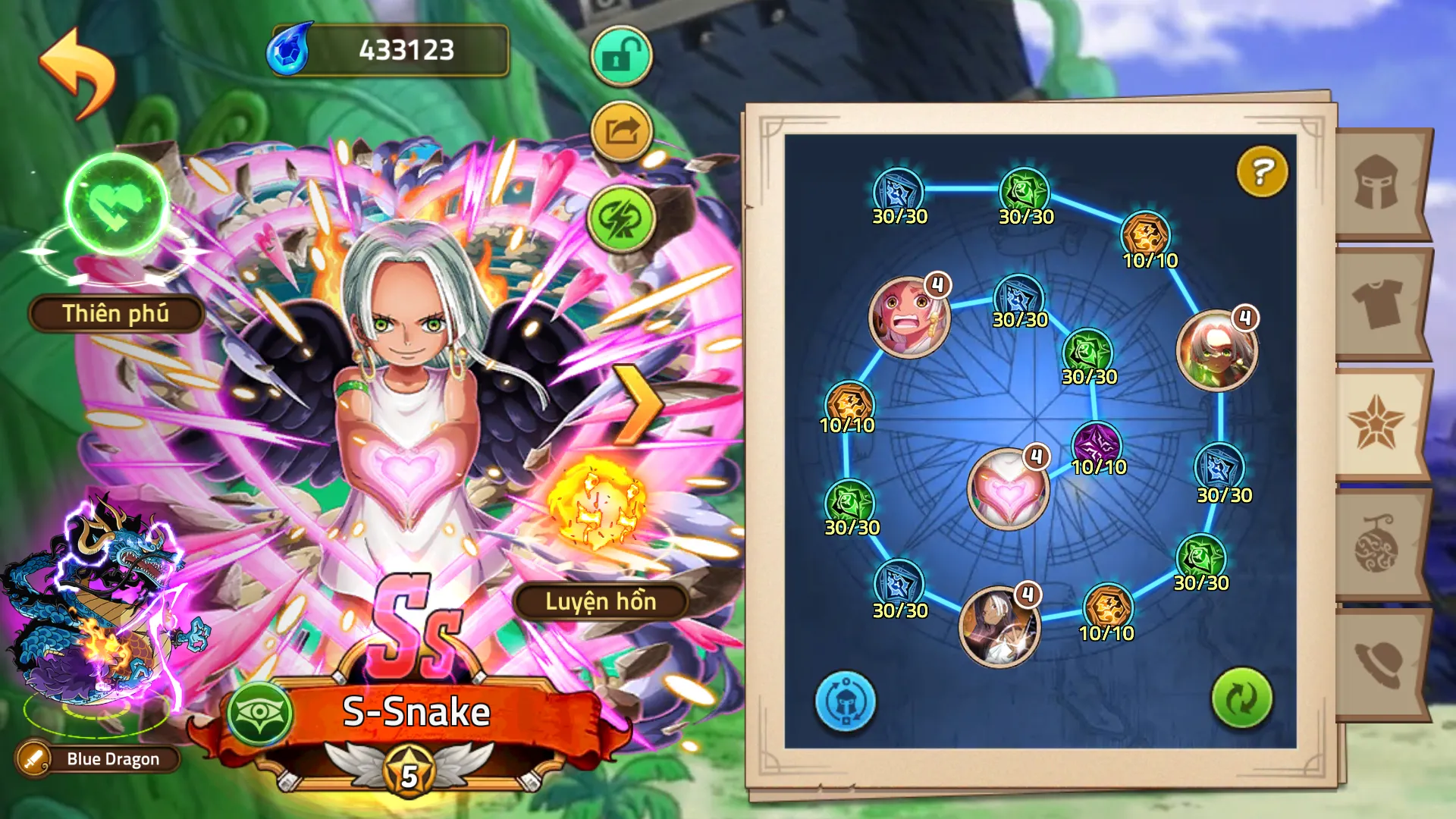Click the green eye view button

click(260, 713)
